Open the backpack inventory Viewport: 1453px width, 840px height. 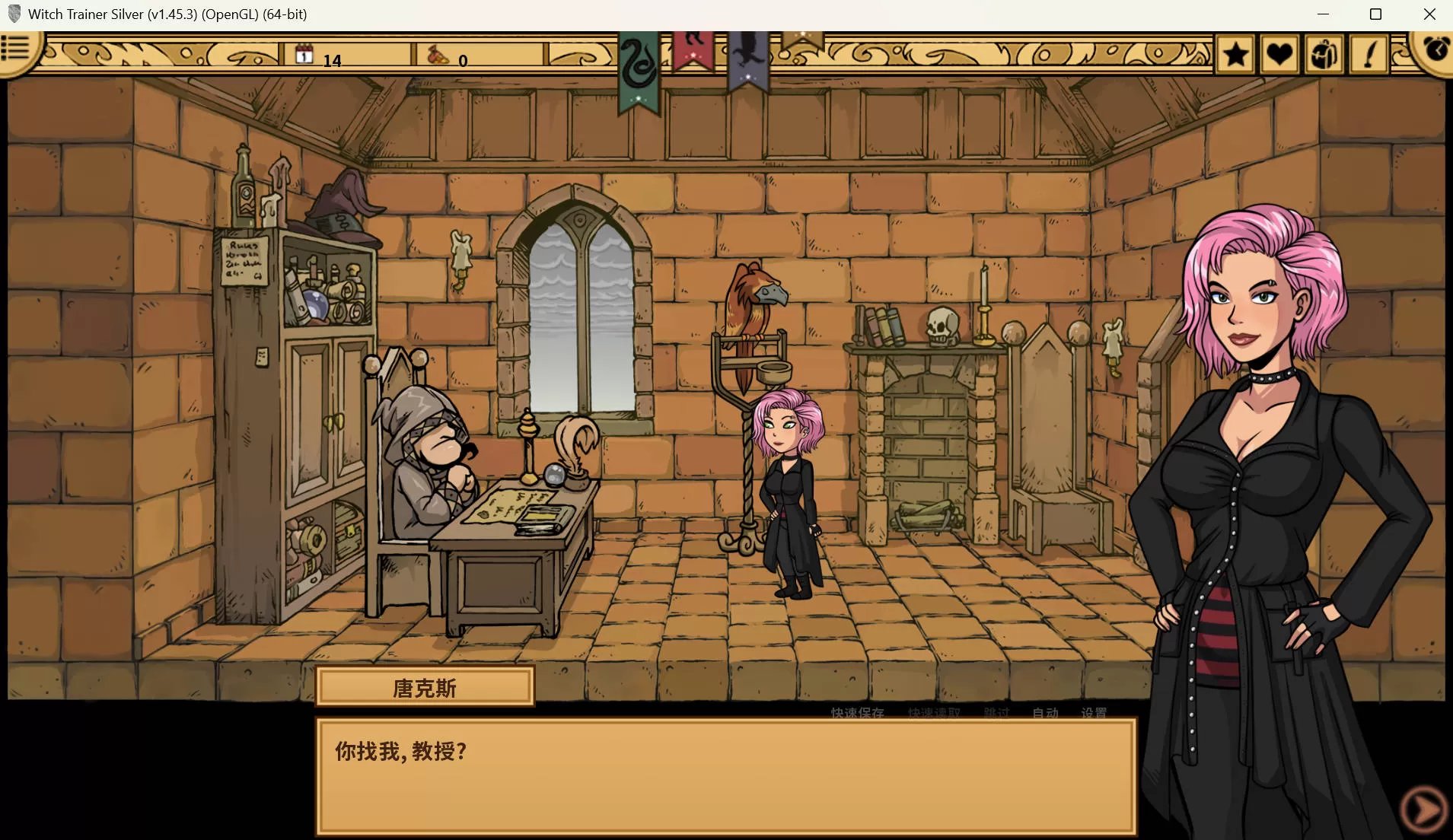click(x=1324, y=54)
